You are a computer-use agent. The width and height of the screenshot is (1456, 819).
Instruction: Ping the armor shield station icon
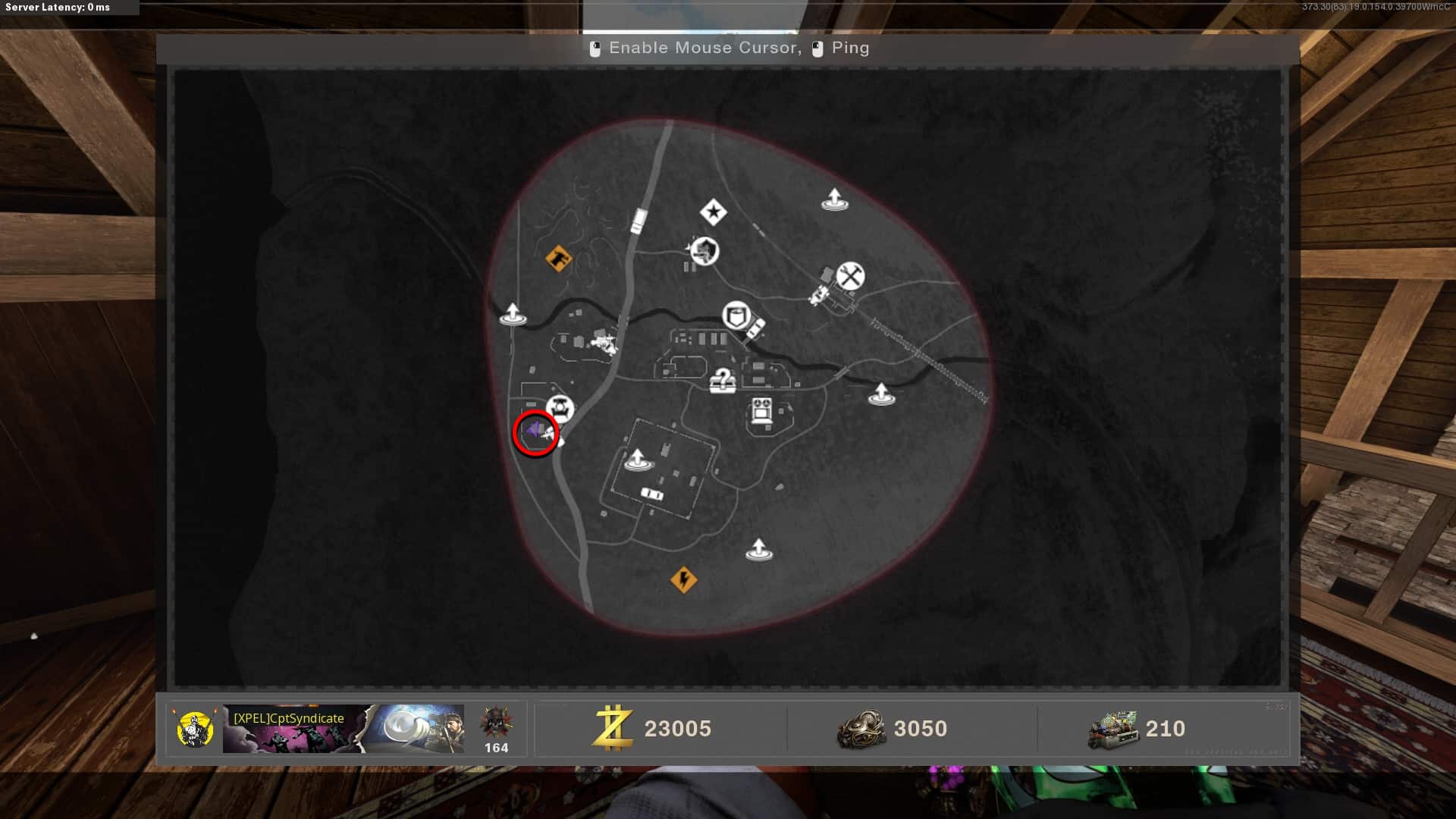pos(704,250)
